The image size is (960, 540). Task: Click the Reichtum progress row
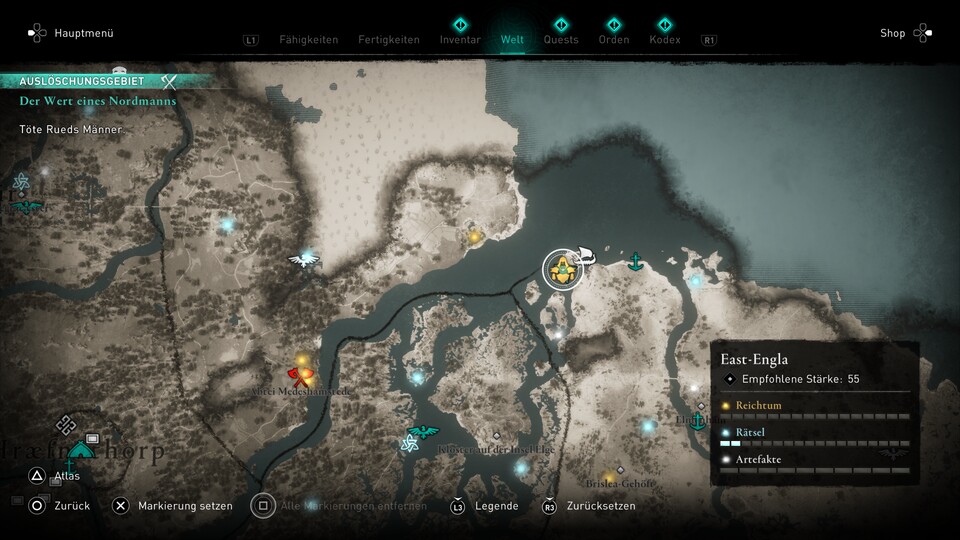tap(814, 409)
